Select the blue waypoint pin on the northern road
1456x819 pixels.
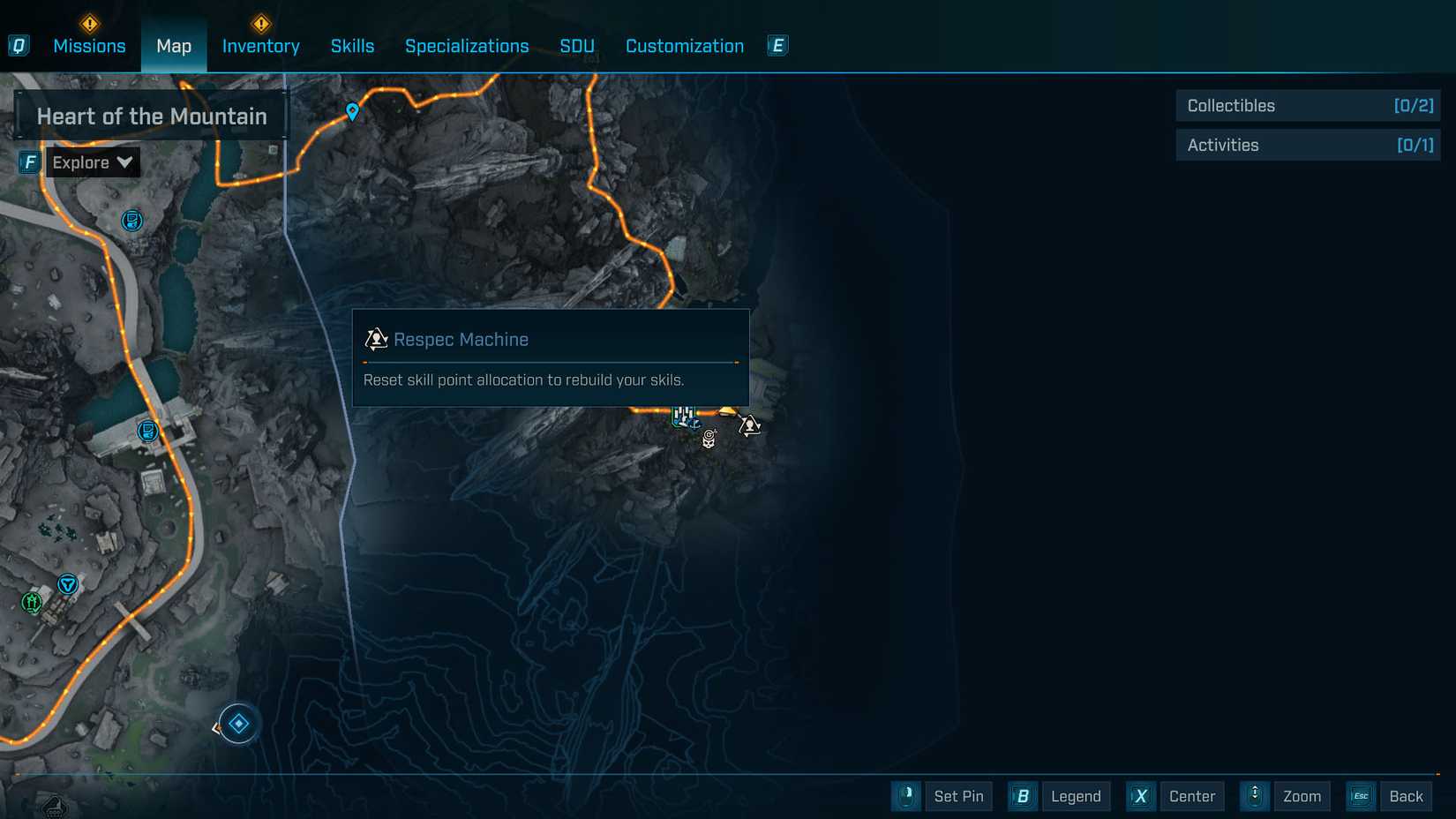pyautogui.click(x=351, y=110)
